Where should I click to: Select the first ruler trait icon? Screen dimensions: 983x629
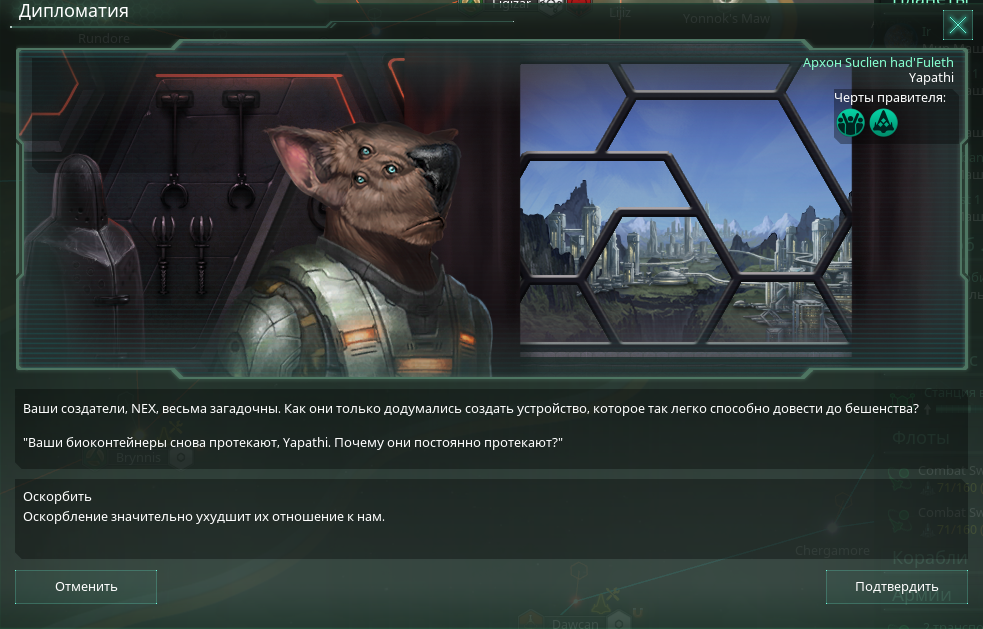pyautogui.click(x=851, y=123)
